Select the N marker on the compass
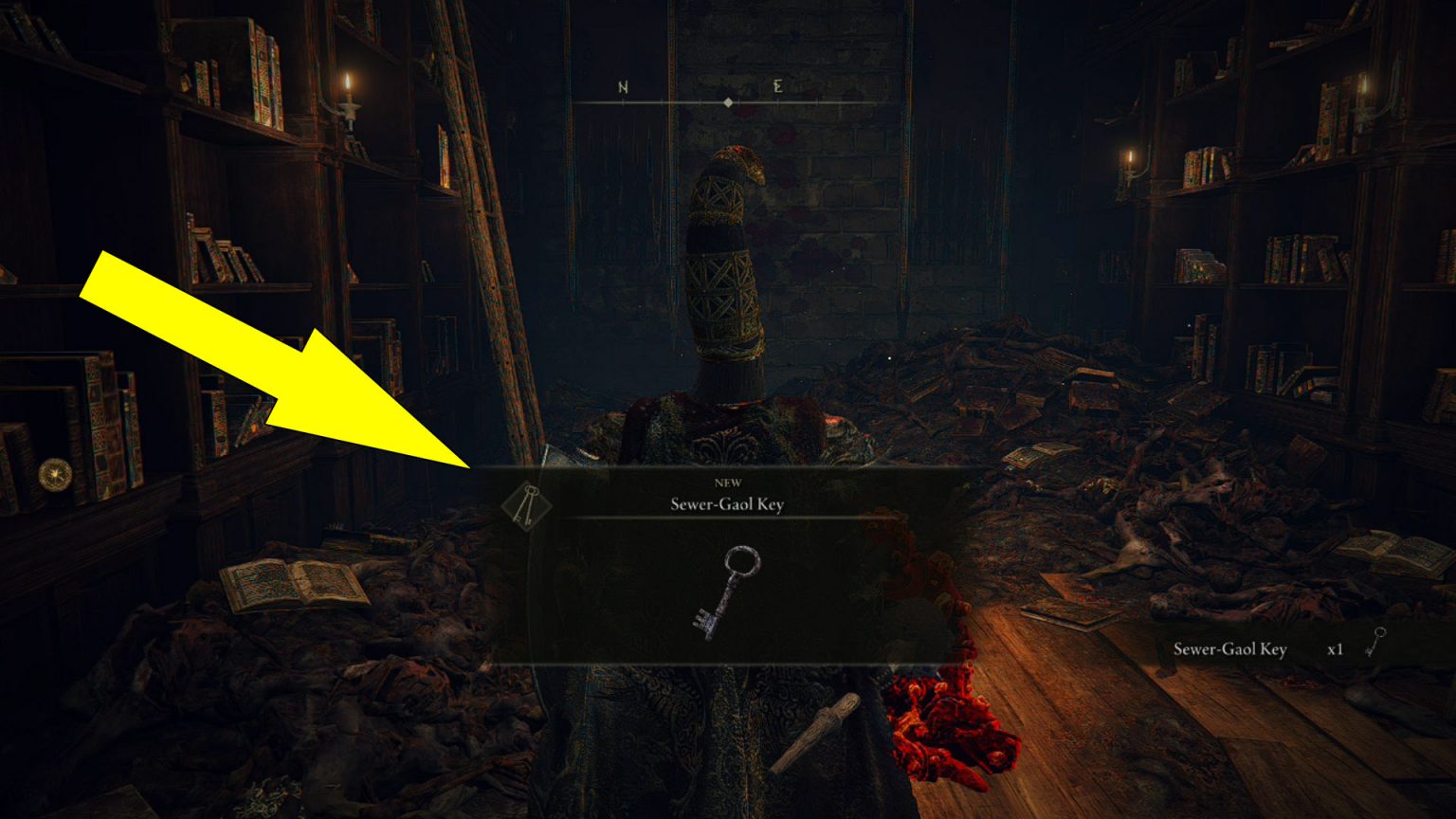Image resolution: width=1456 pixels, height=819 pixels. [x=623, y=88]
